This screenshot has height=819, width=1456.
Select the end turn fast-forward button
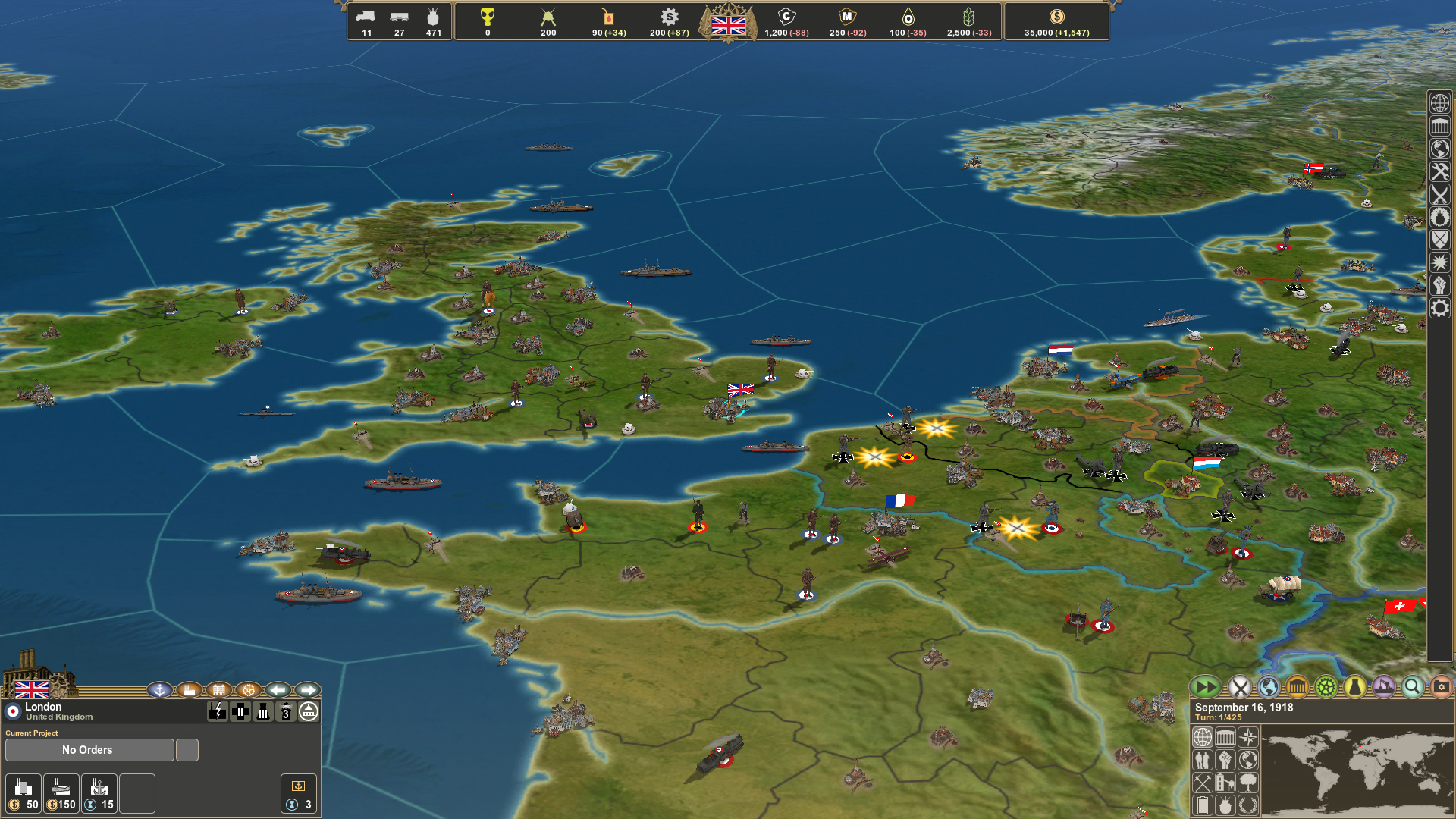click(x=1207, y=687)
